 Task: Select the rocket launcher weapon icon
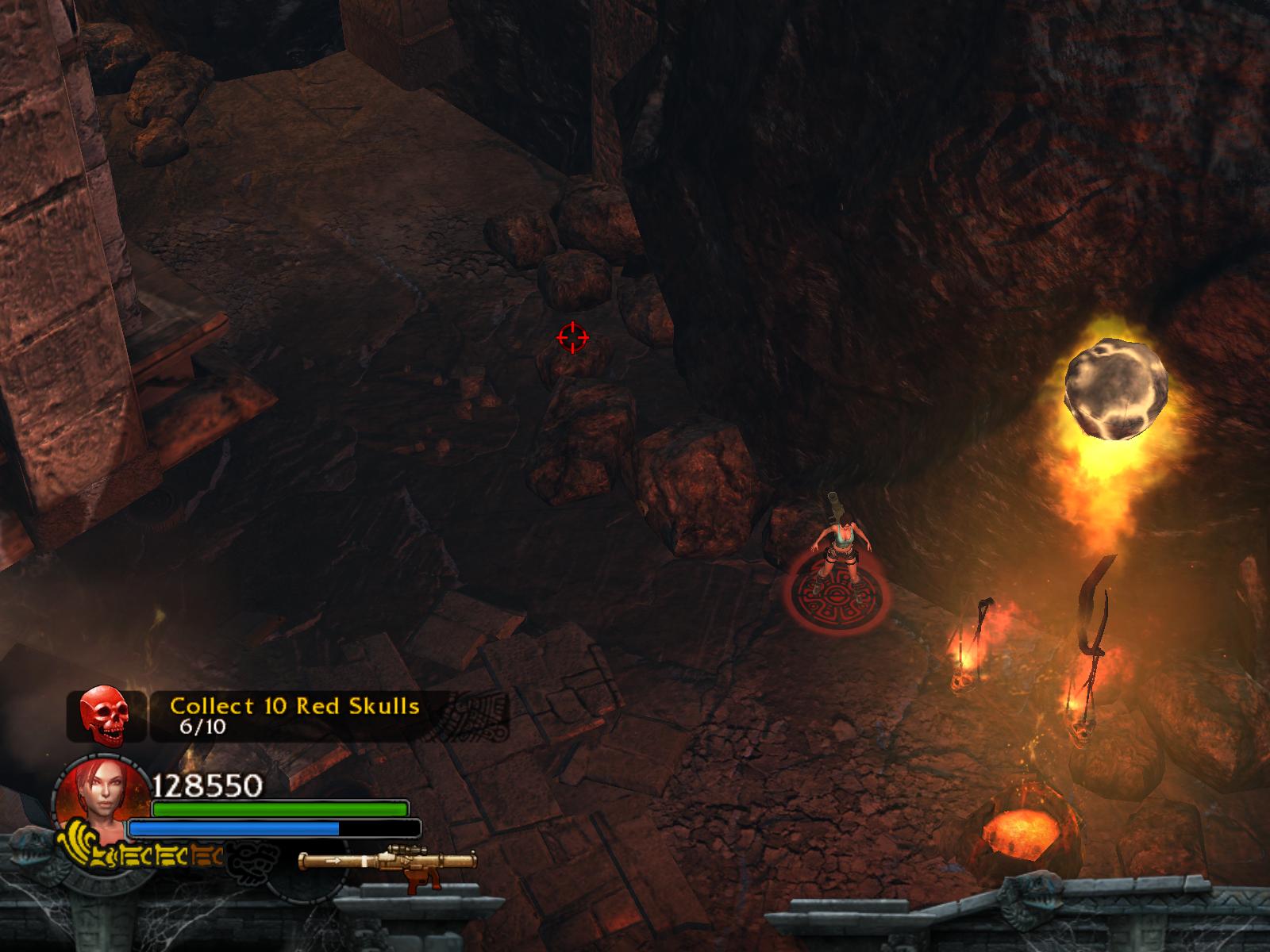point(387,862)
